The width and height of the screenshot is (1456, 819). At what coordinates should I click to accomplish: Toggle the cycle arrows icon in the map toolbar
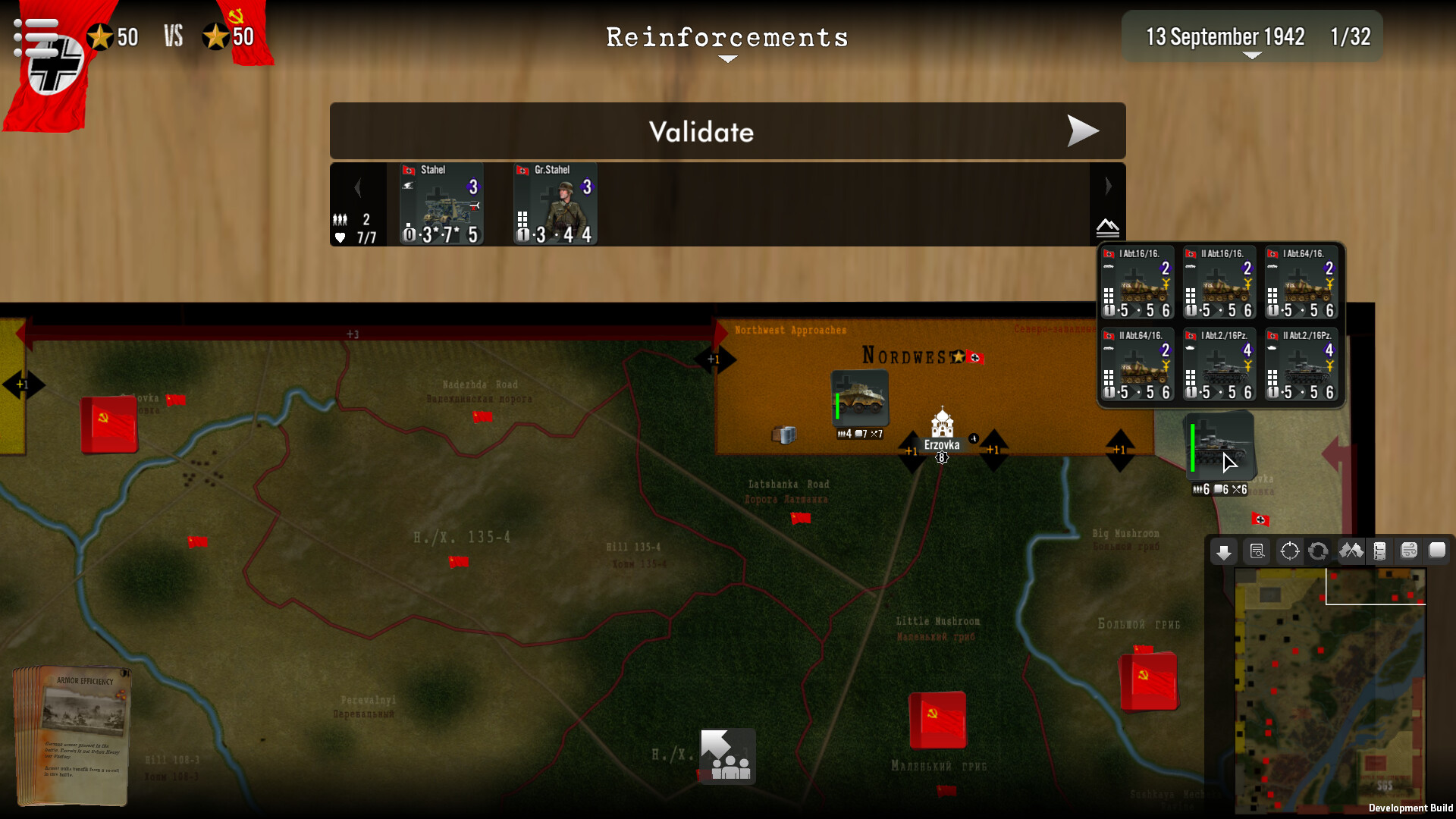pos(1319,551)
